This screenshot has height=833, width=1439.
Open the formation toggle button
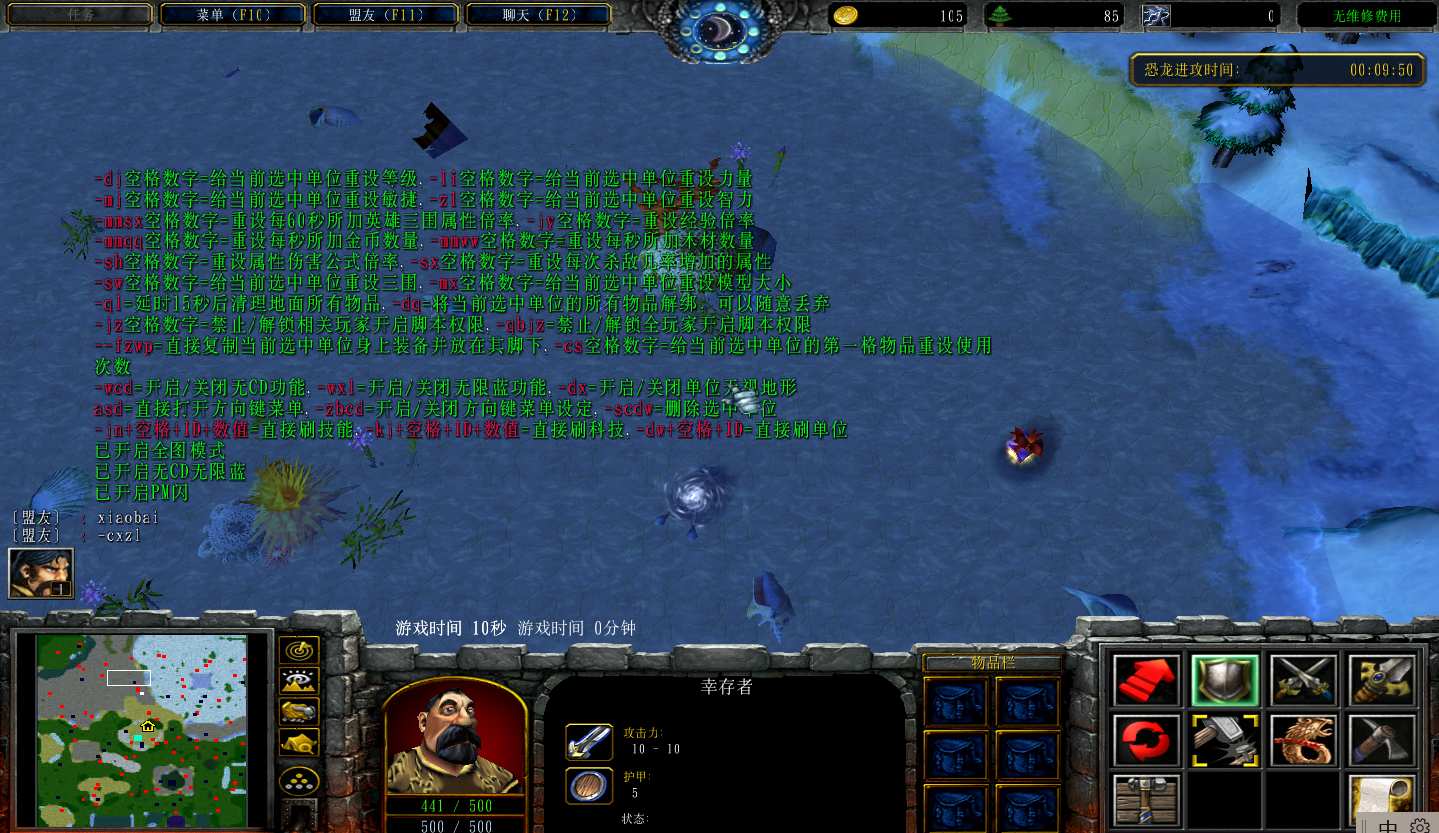coord(298,781)
